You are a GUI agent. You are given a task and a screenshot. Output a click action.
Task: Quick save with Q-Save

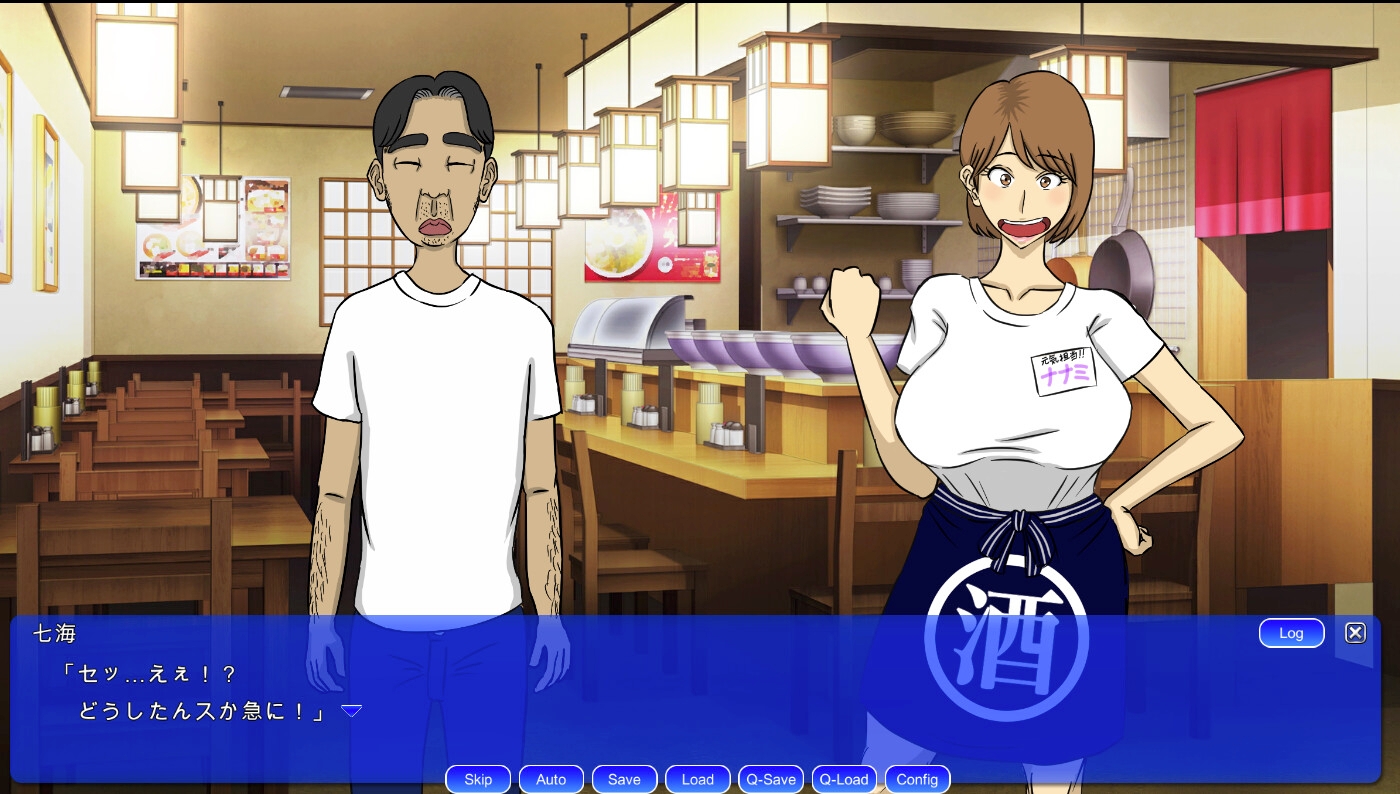pos(771,780)
